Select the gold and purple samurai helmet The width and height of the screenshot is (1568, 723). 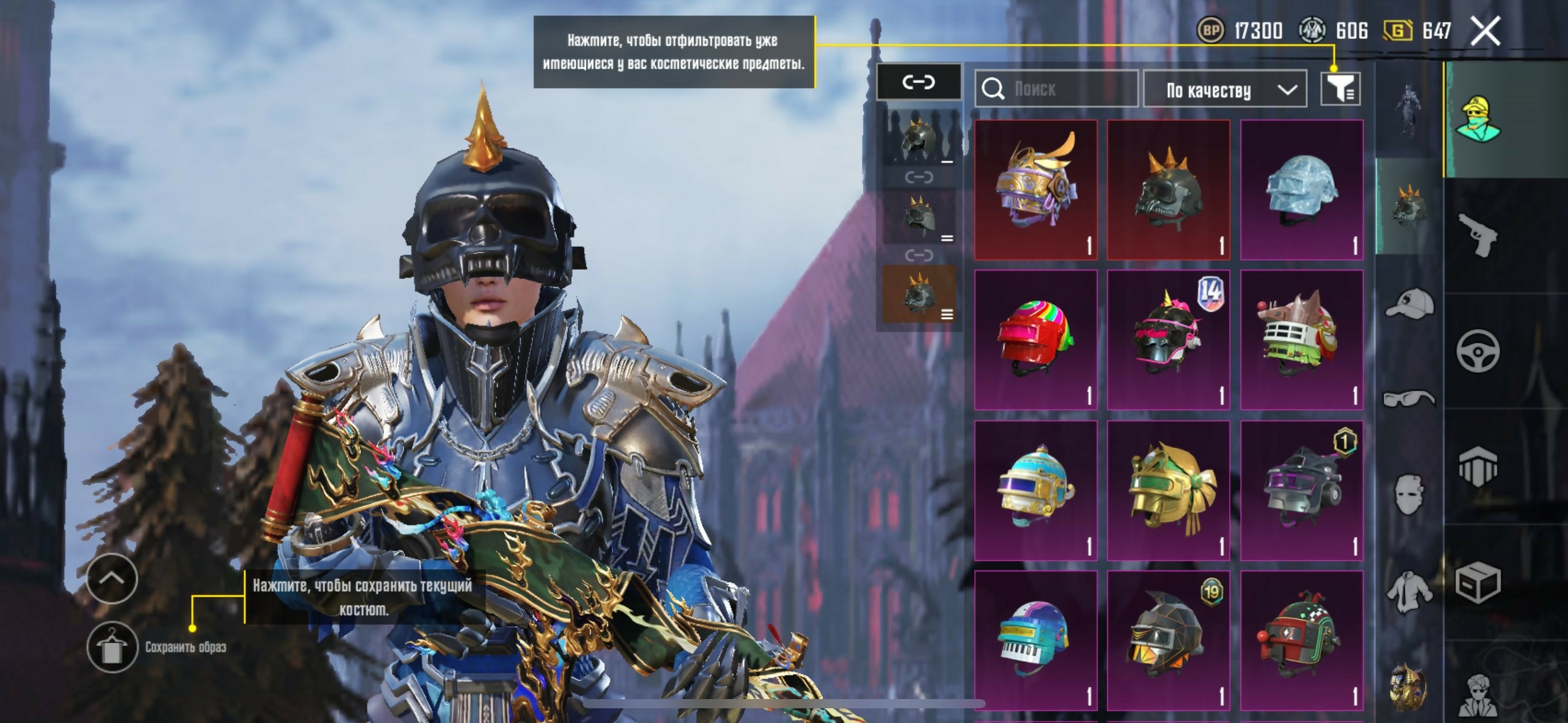1036,189
